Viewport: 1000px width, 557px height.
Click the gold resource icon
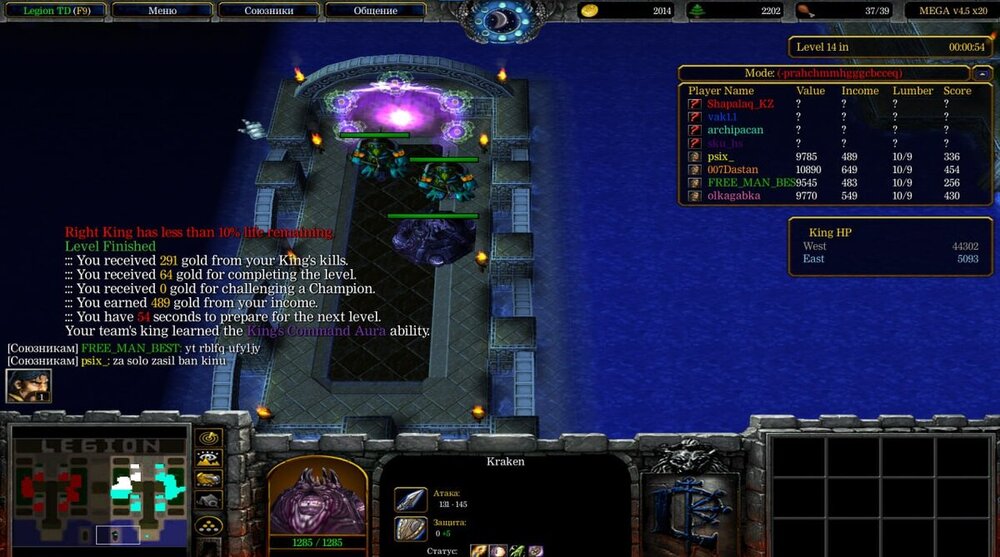(x=590, y=11)
